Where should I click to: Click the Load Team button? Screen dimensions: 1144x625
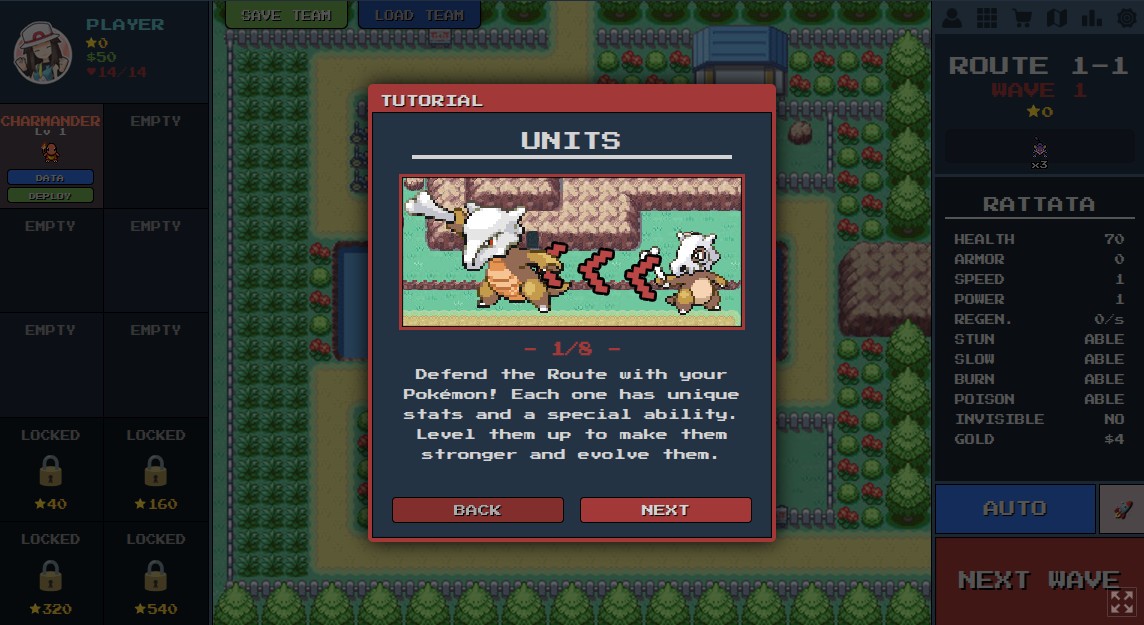(419, 15)
